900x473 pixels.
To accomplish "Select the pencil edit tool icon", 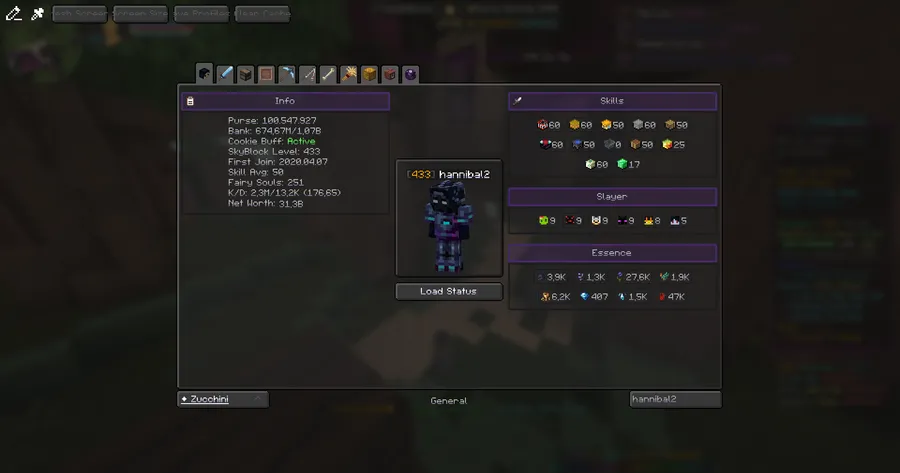I will 13,13.
